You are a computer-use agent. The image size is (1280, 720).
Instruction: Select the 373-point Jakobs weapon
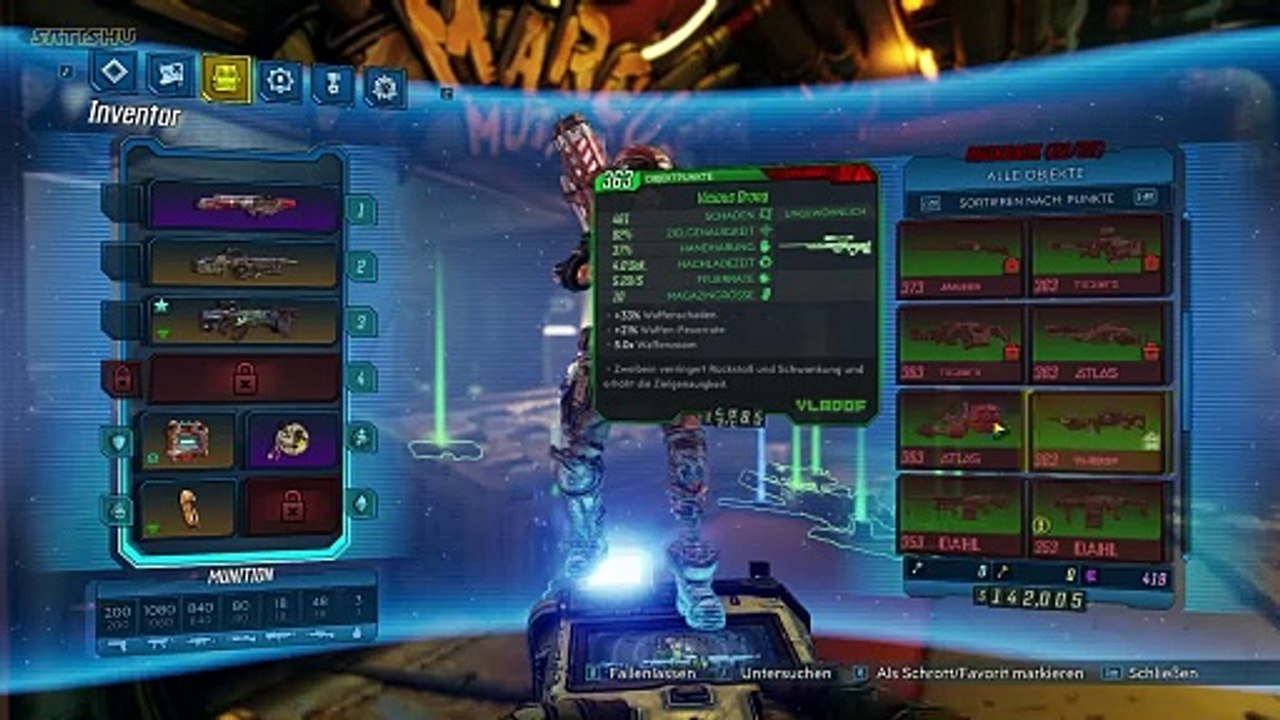[960, 258]
